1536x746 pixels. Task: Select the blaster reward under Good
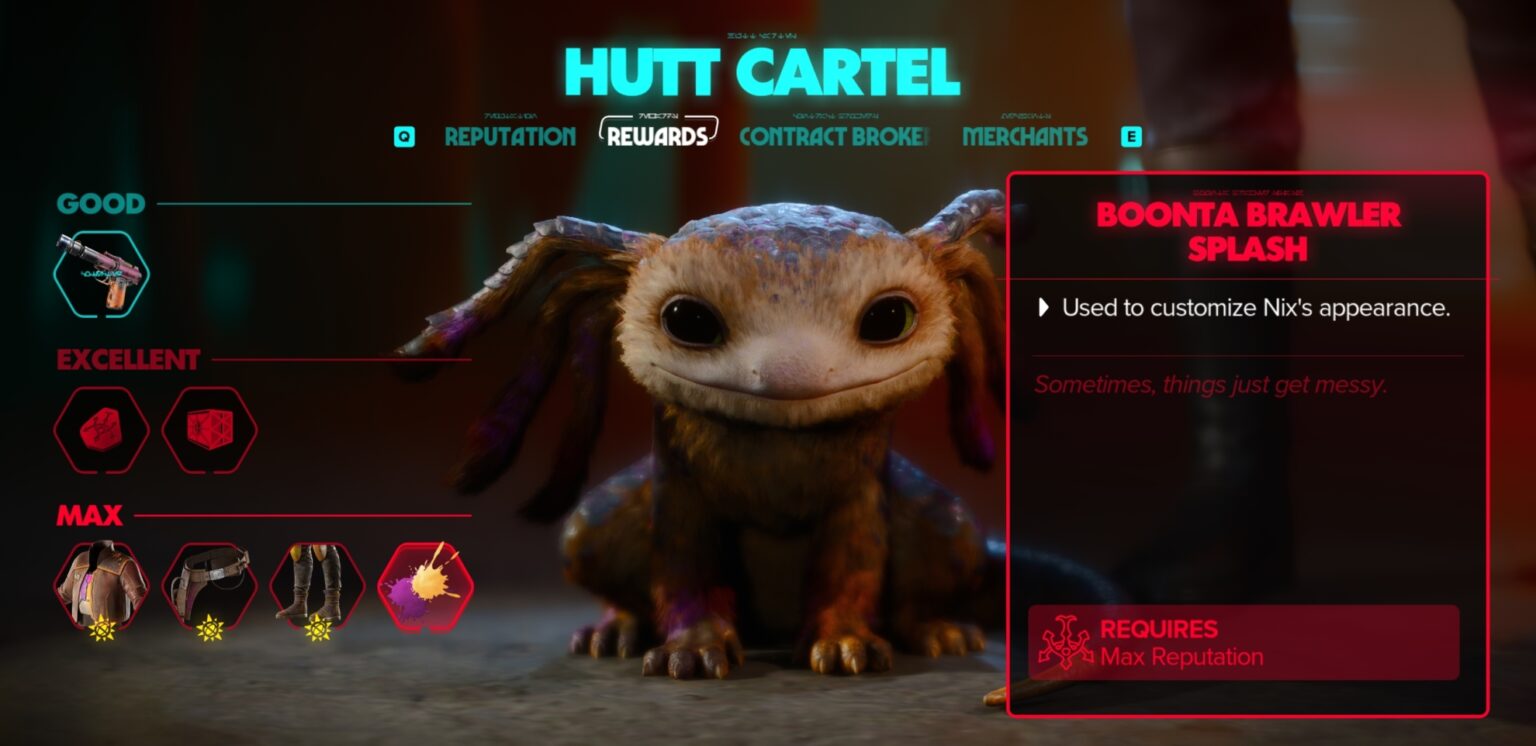pyautogui.click(x=101, y=273)
